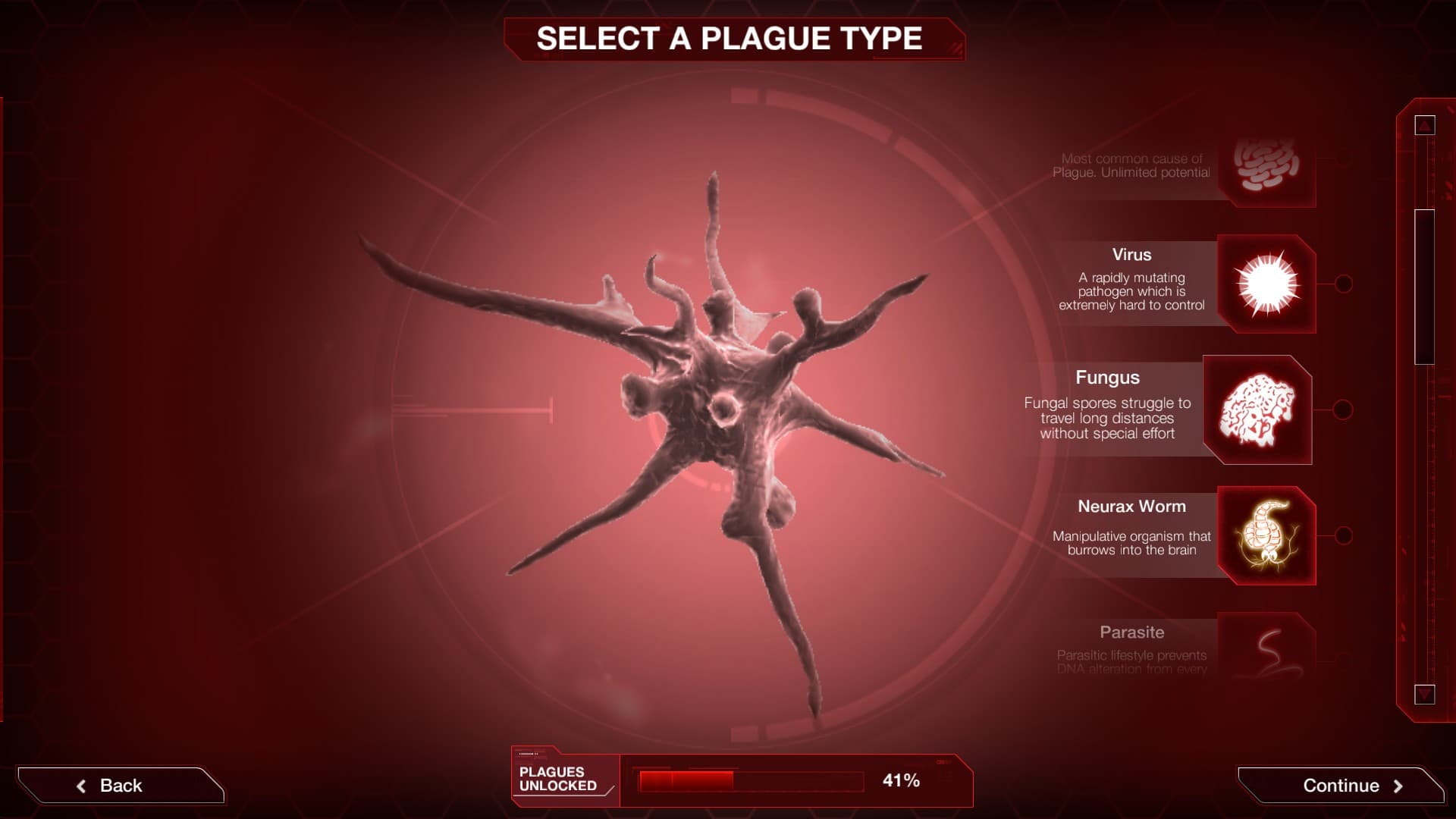This screenshot has height=819, width=1456.
Task: Click the Bacteria icon at the top
Action: tap(1268, 168)
